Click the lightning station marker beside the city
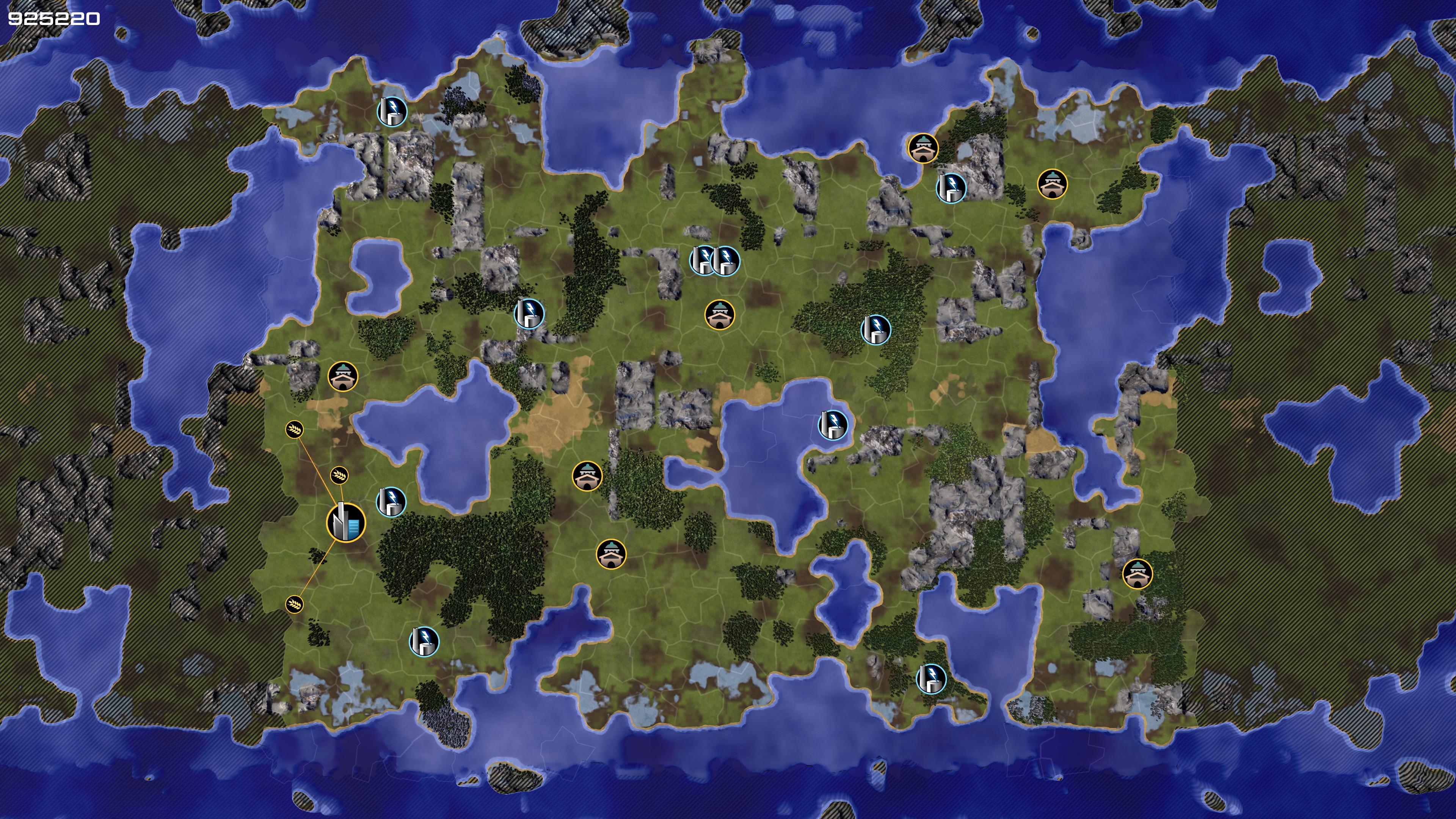Screen dimensions: 1456x819 pos(391,501)
